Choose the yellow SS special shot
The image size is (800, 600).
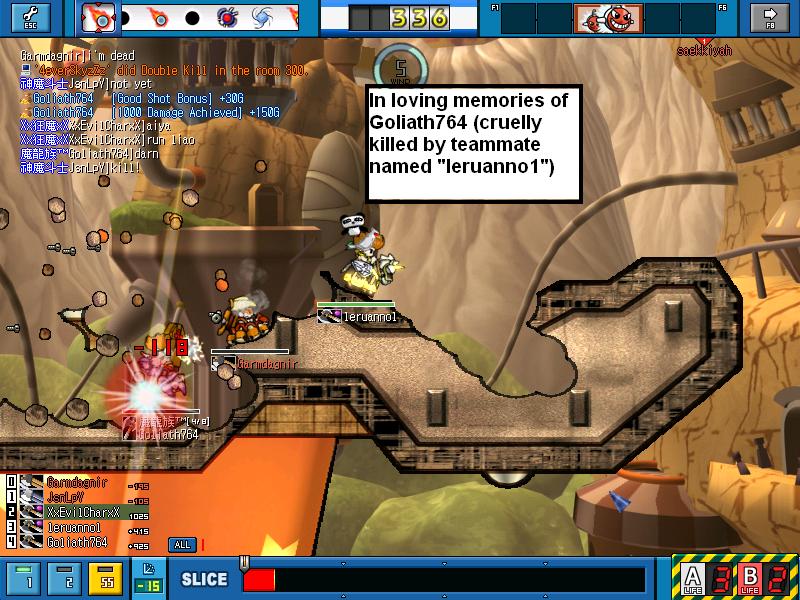click(x=104, y=578)
